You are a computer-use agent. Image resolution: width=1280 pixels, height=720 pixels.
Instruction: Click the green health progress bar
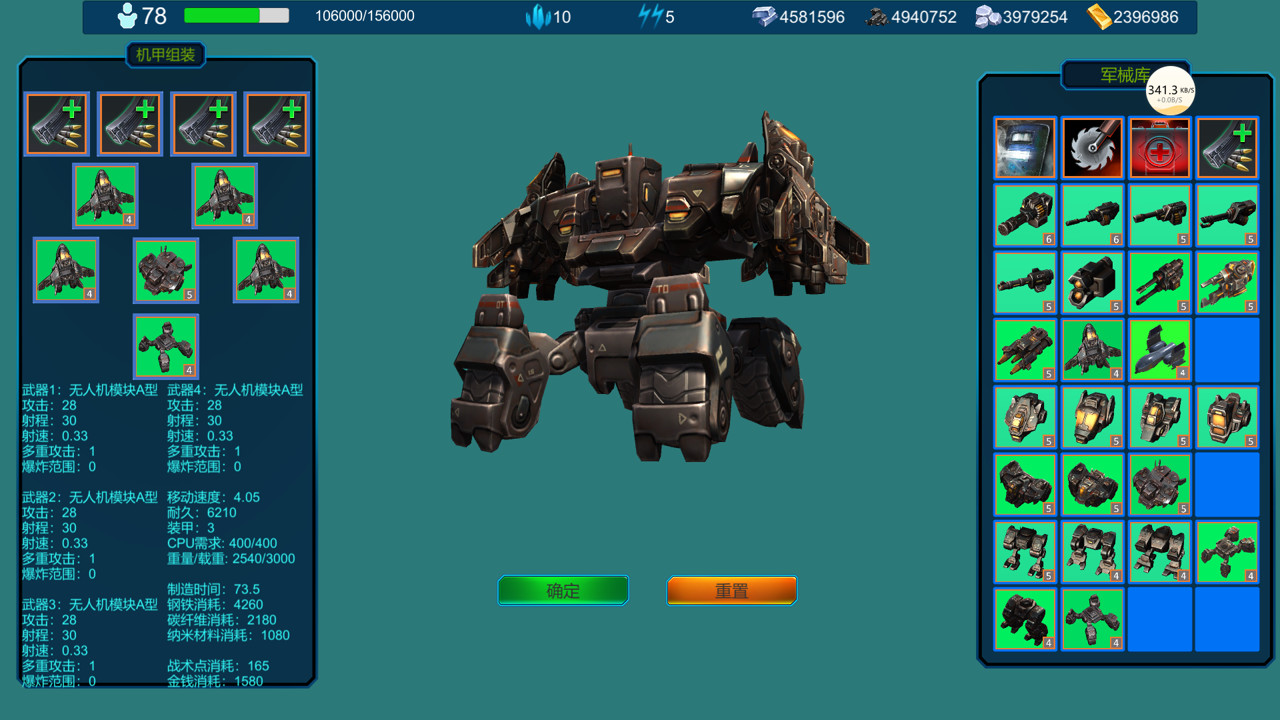click(x=220, y=16)
